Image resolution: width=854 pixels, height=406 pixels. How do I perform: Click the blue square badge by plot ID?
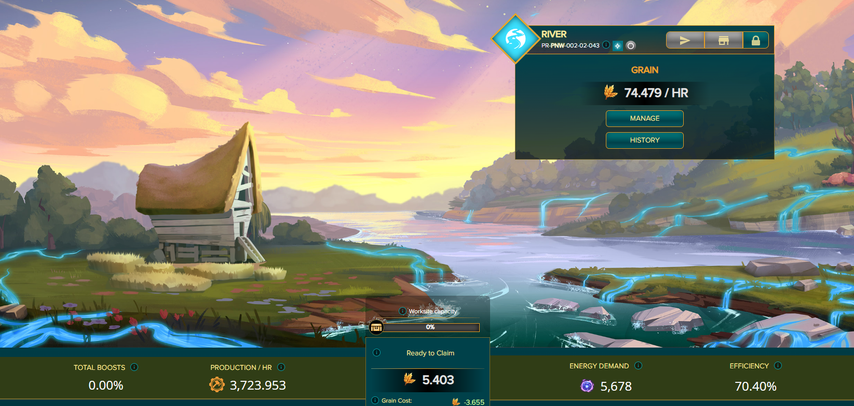[618, 46]
